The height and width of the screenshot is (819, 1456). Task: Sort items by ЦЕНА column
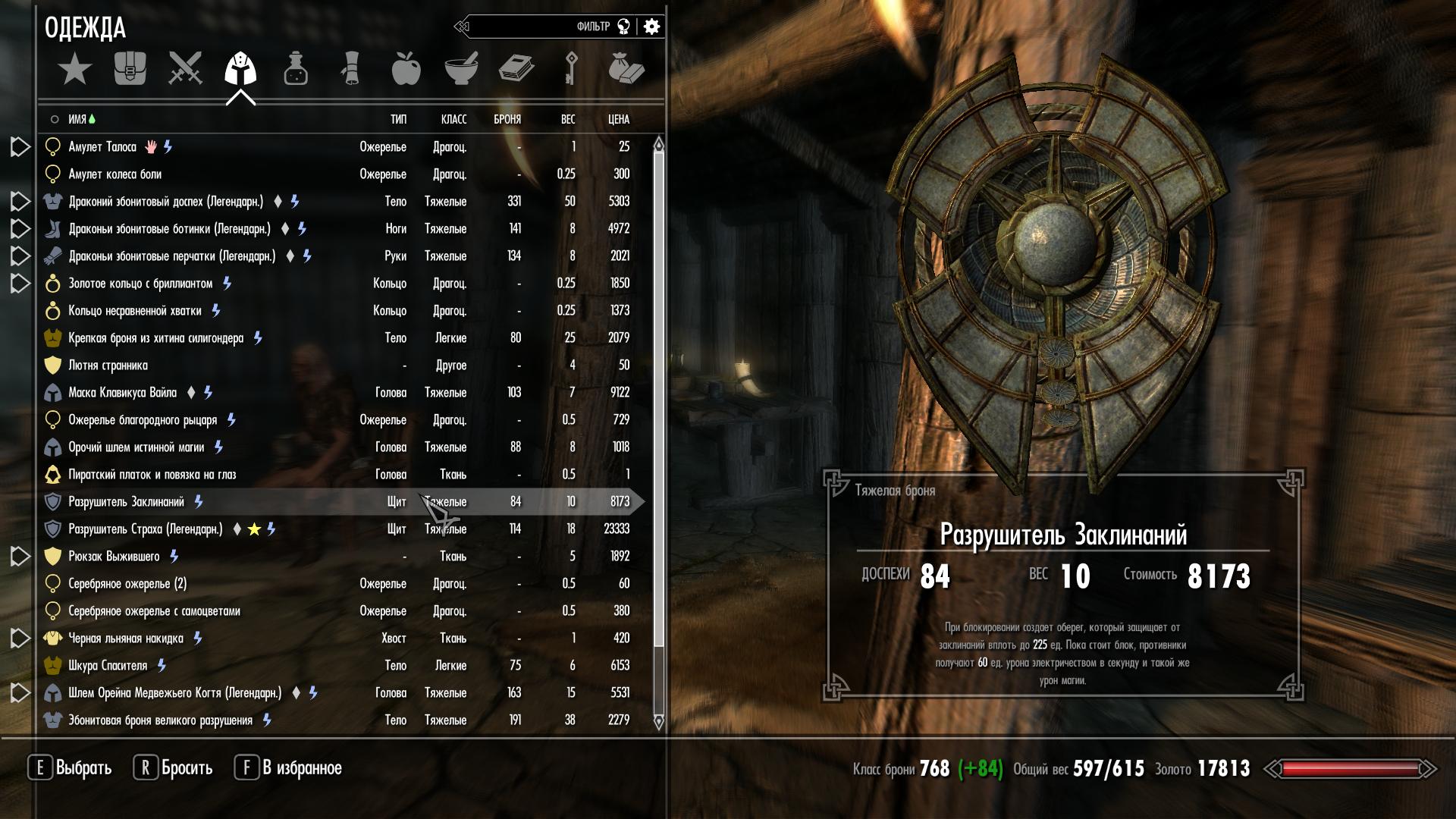coord(618,119)
